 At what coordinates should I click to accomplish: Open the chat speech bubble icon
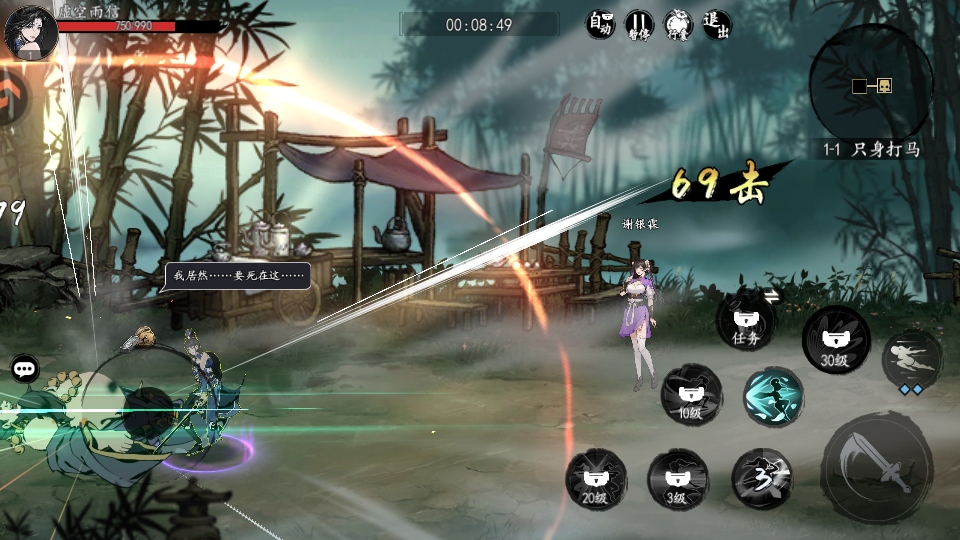pos(24,368)
